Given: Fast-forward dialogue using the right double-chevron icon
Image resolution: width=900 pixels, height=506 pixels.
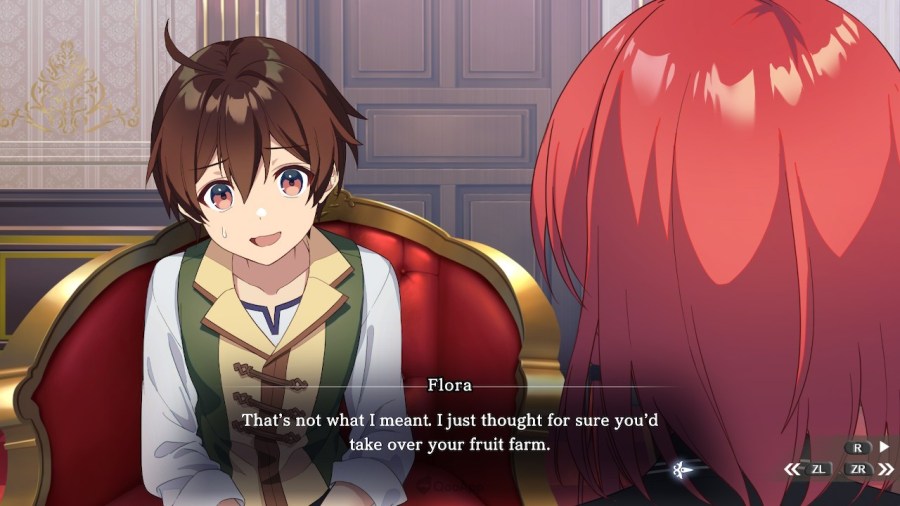Looking at the screenshot, I should coord(885,468).
